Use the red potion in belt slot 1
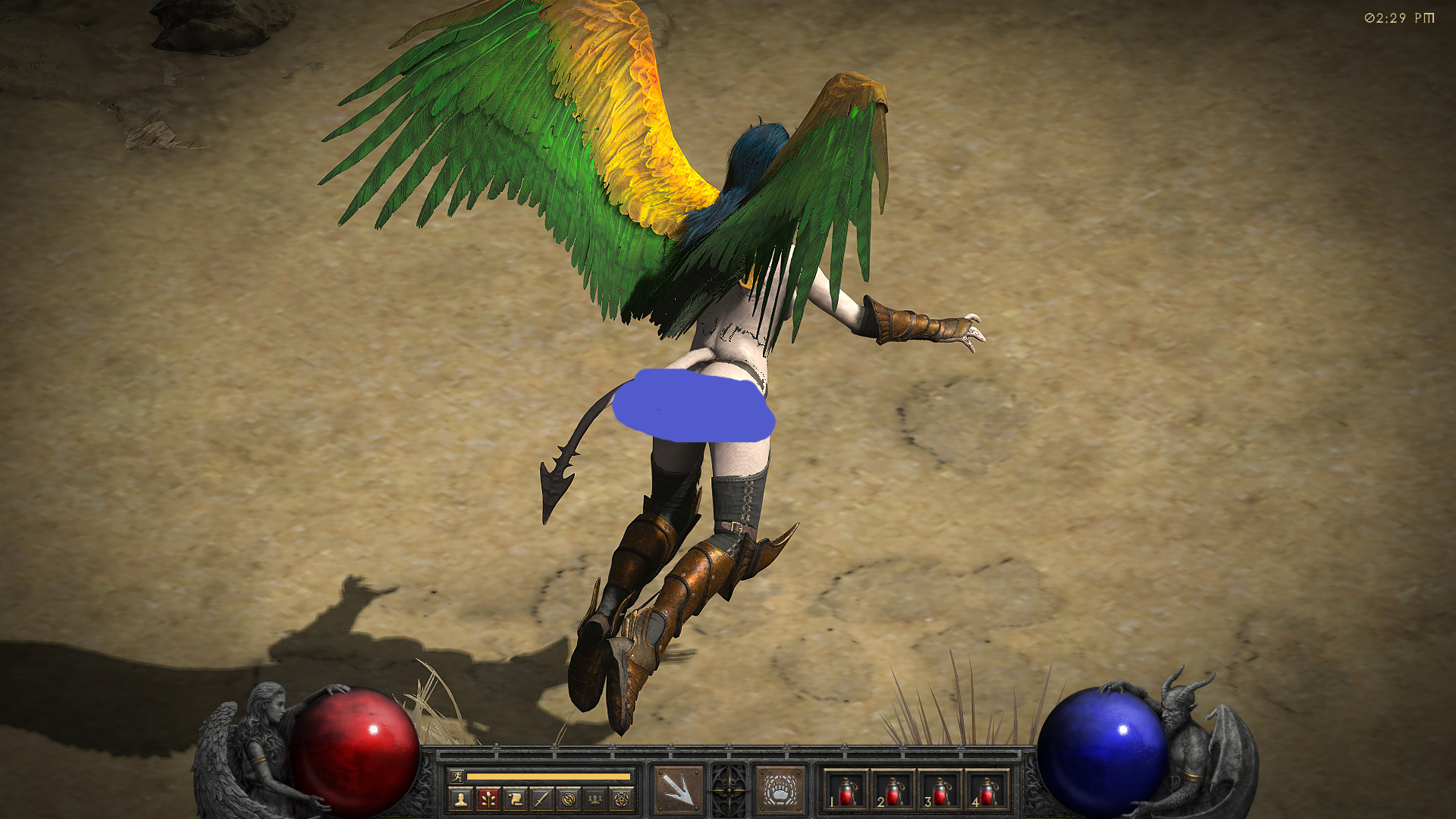This screenshot has height=819, width=1456. coord(846,792)
